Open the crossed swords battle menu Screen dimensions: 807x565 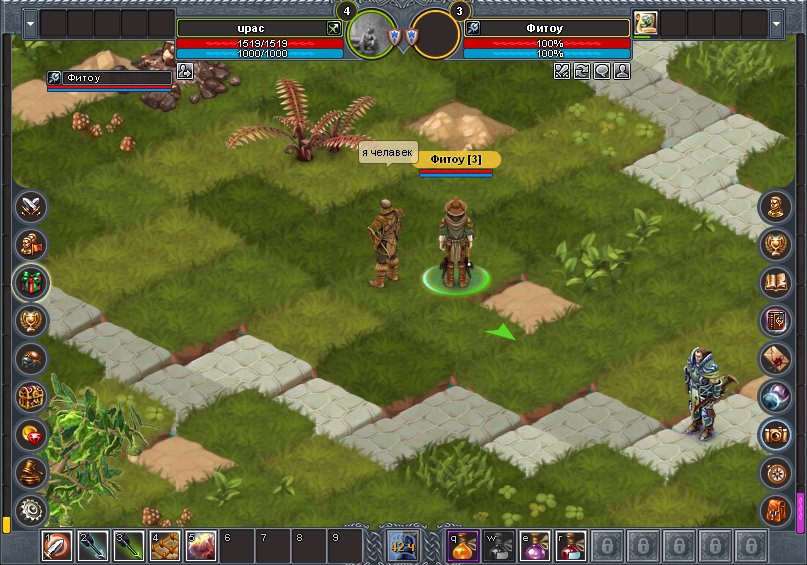click(32, 207)
